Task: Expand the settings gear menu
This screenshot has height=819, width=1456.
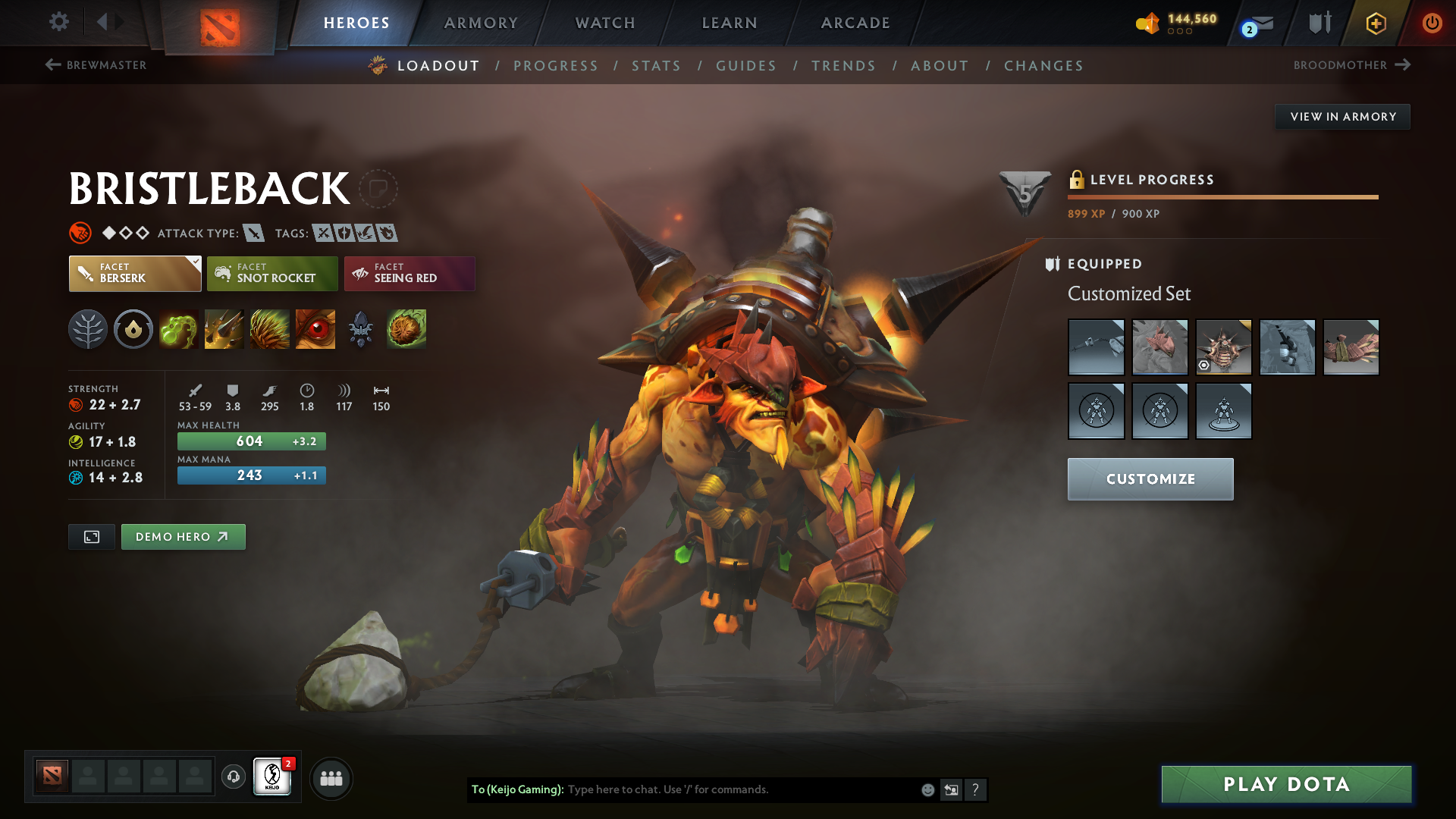Action: coord(59,23)
